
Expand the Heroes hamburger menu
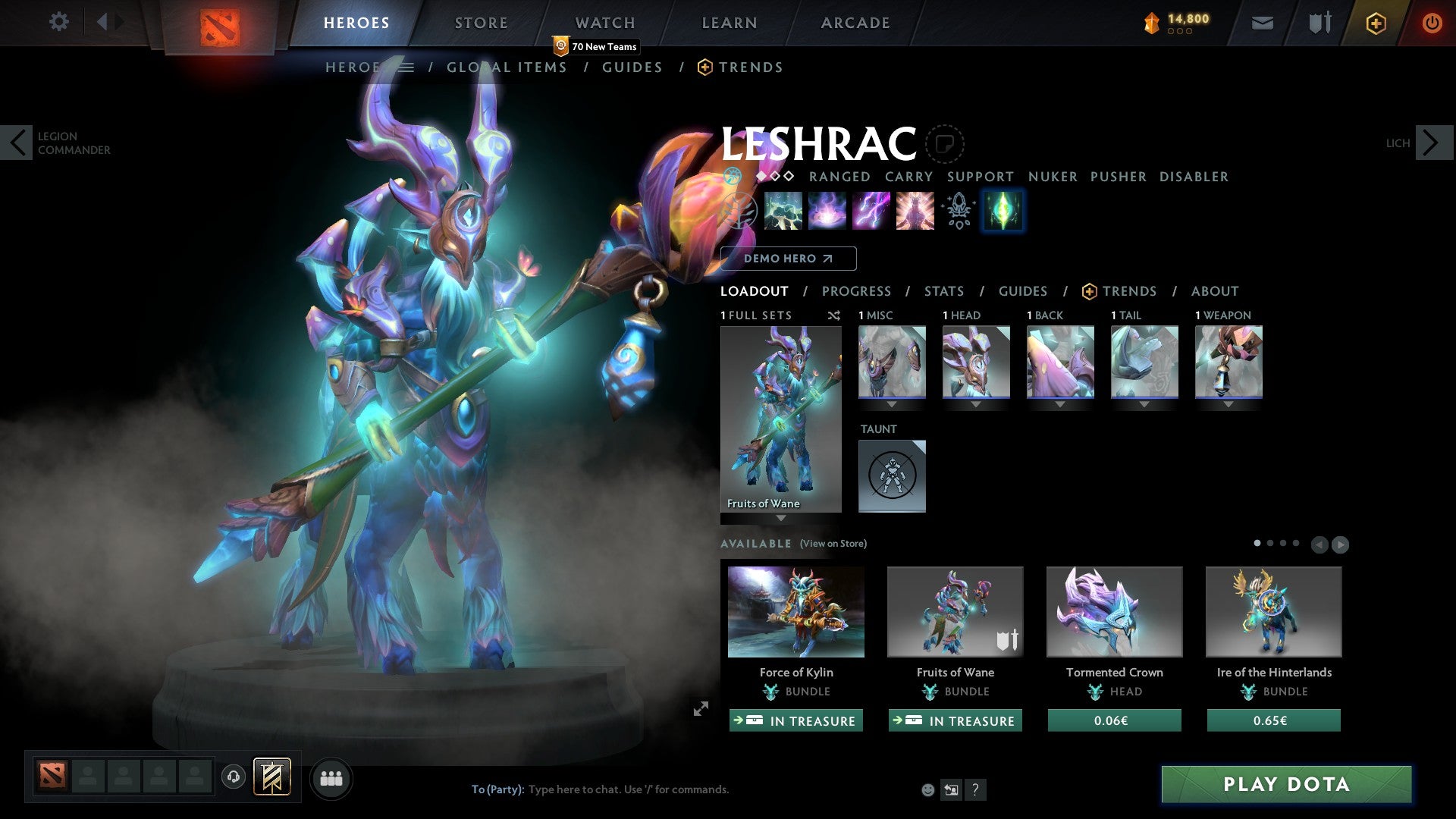(x=408, y=67)
